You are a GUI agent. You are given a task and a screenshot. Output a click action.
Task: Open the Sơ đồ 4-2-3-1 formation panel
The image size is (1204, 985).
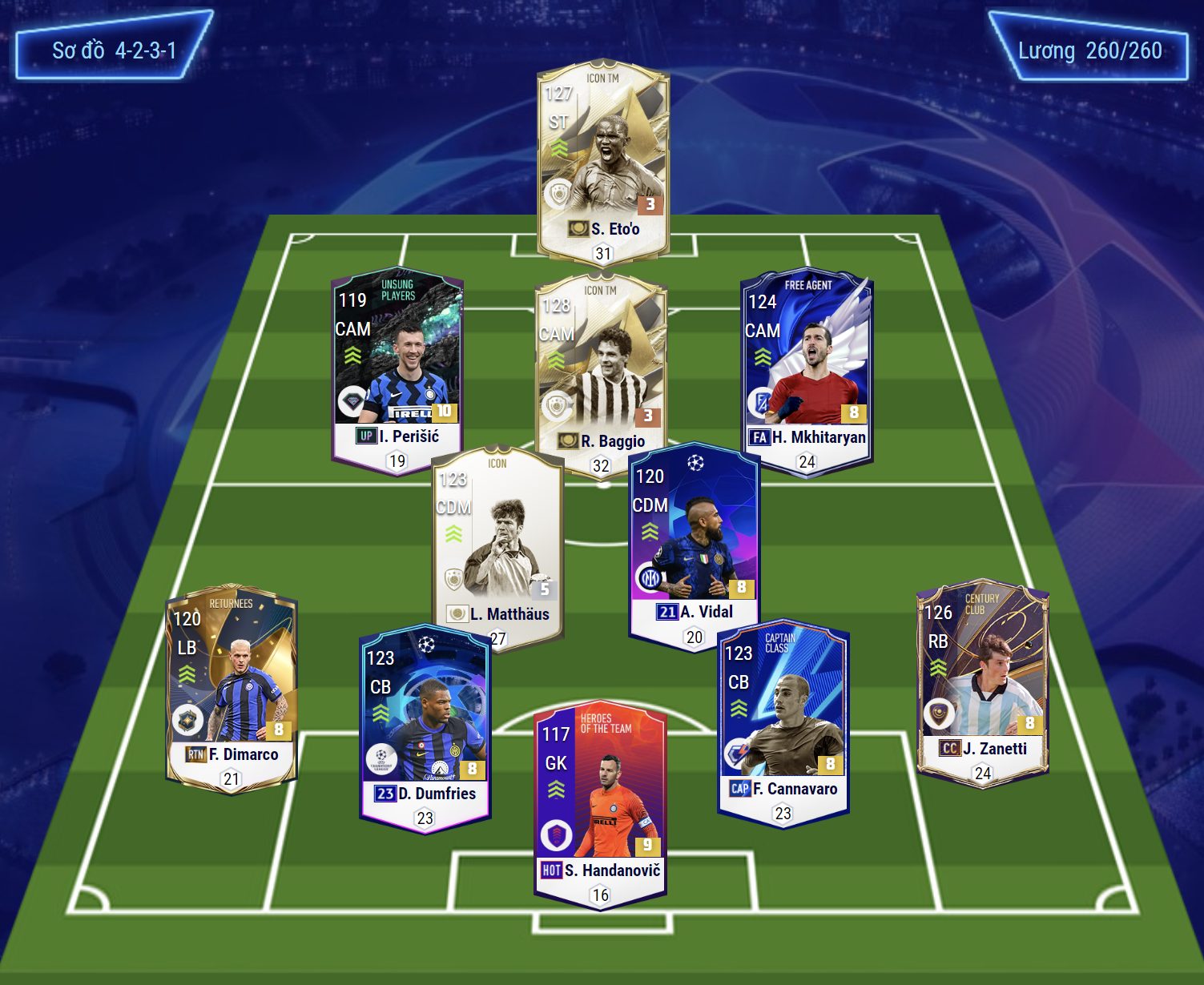click(114, 50)
